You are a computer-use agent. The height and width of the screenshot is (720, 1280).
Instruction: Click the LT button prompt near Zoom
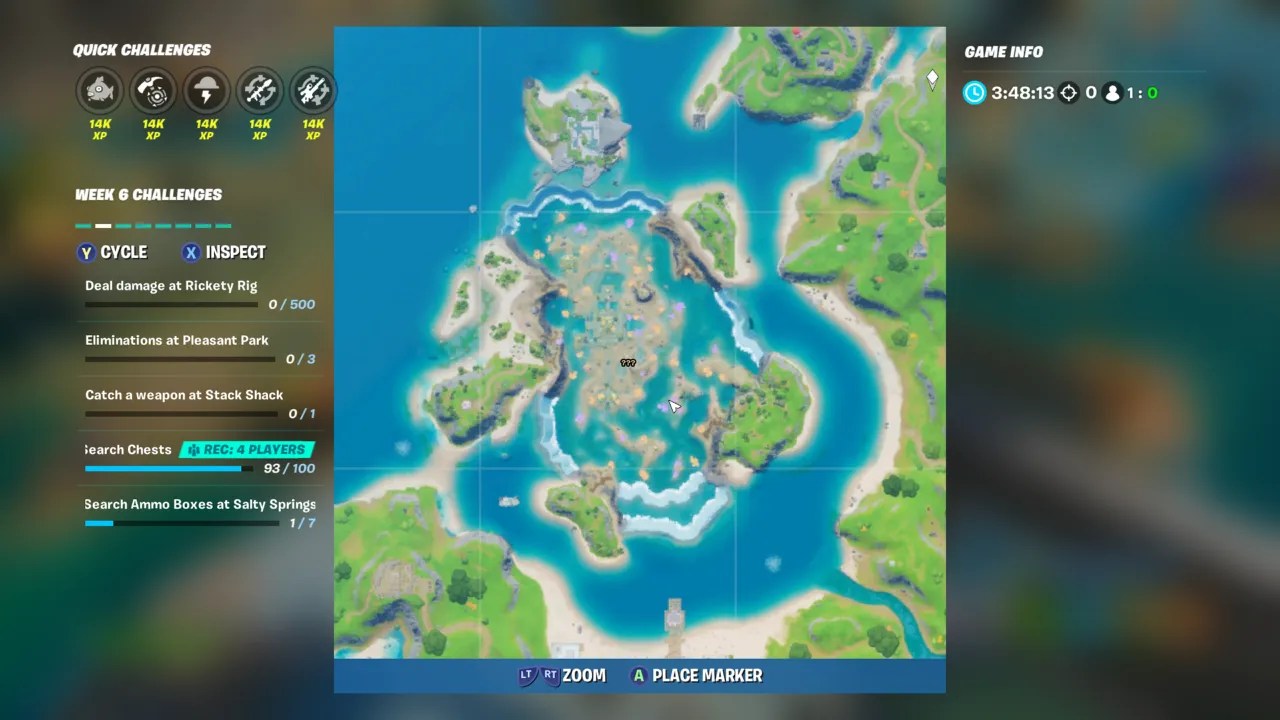[528, 675]
